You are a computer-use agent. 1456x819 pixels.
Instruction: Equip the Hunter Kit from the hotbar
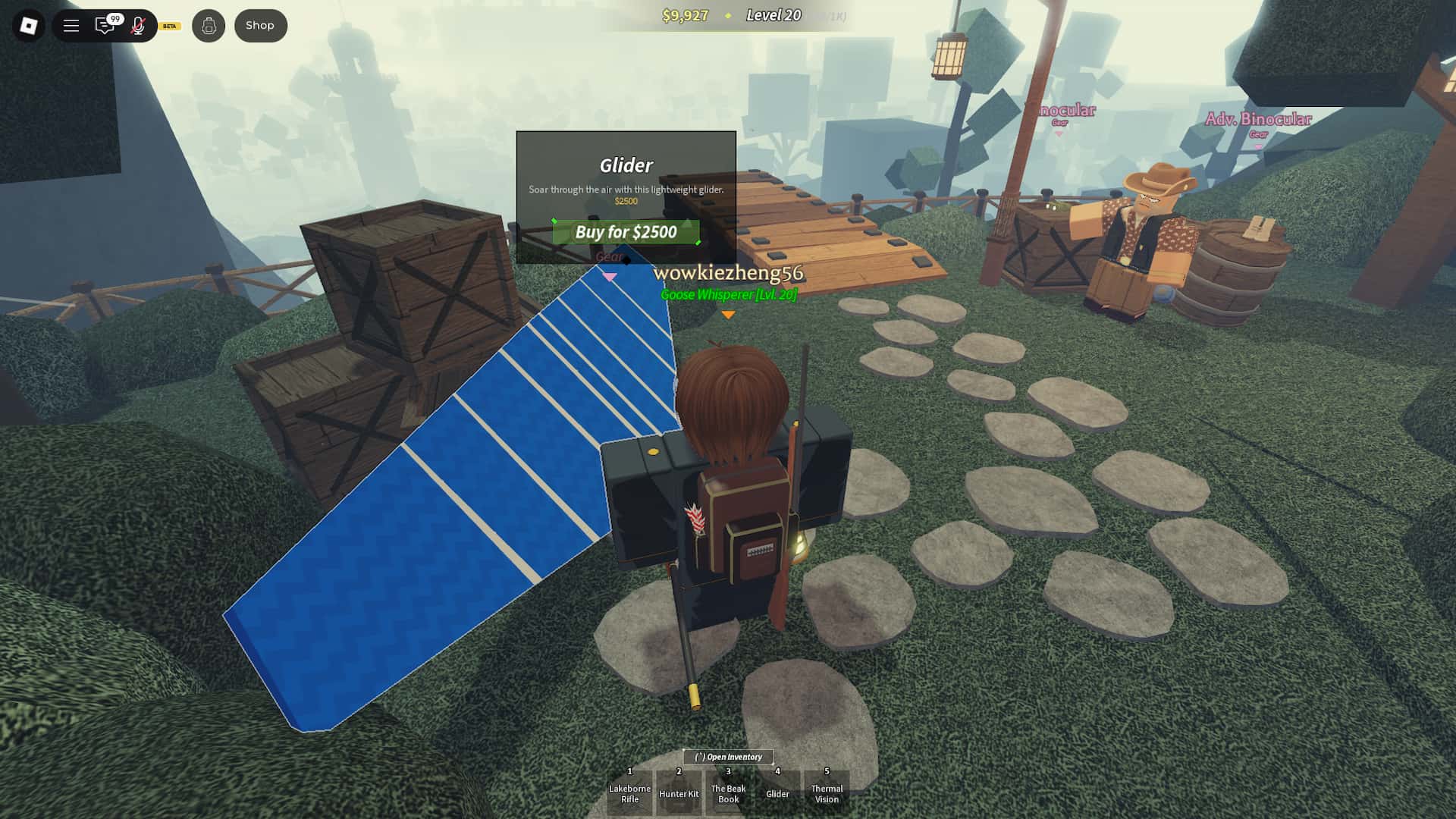tap(679, 793)
